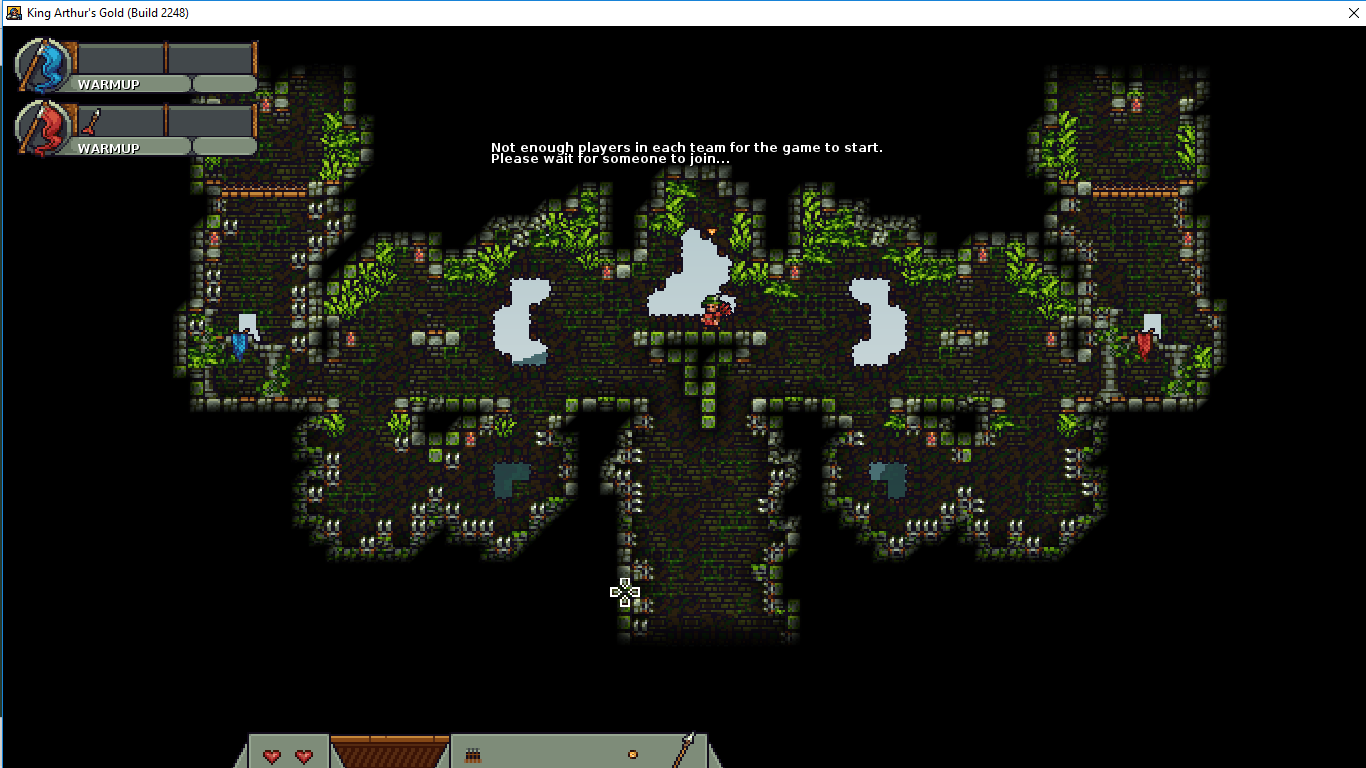Select the arrow bundle in the inventory bar
1366x768 pixels.
coord(473,755)
